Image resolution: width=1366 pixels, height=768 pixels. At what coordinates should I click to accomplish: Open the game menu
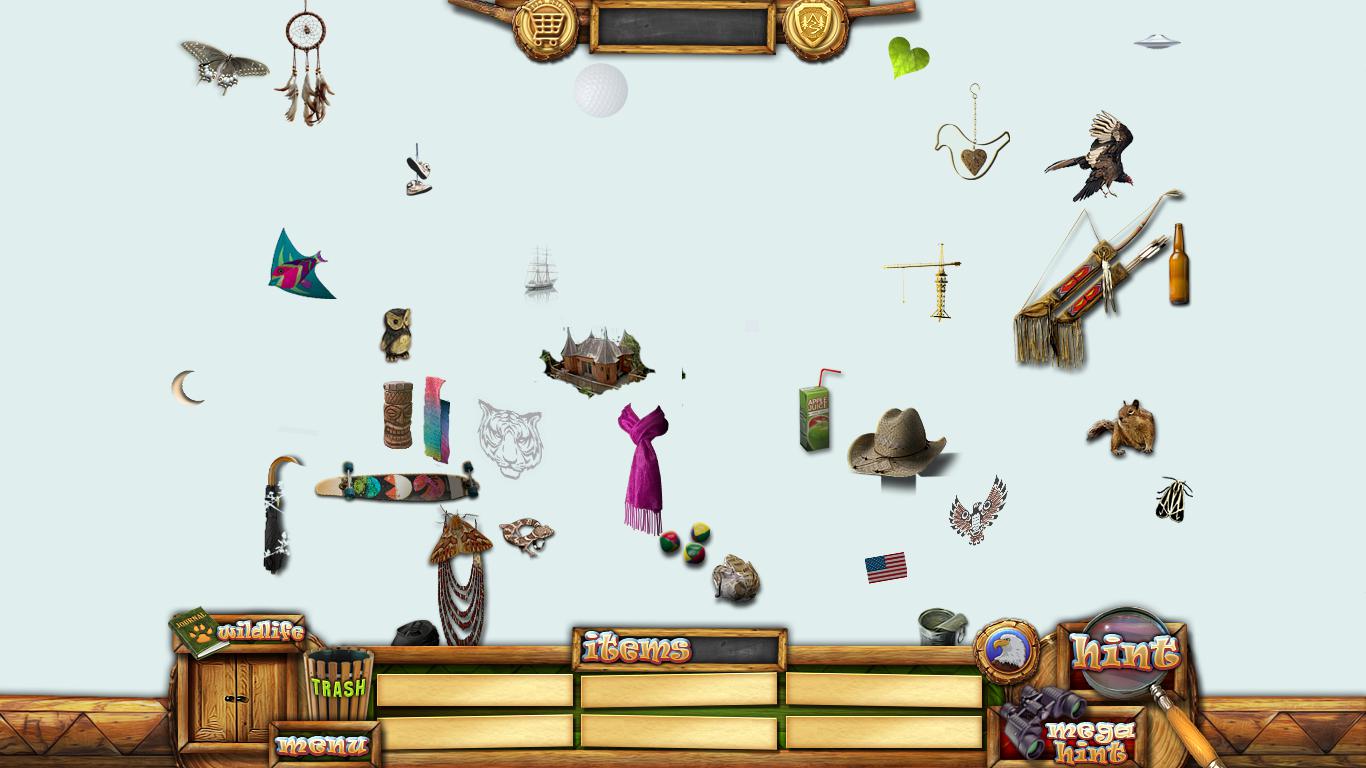click(322, 745)
